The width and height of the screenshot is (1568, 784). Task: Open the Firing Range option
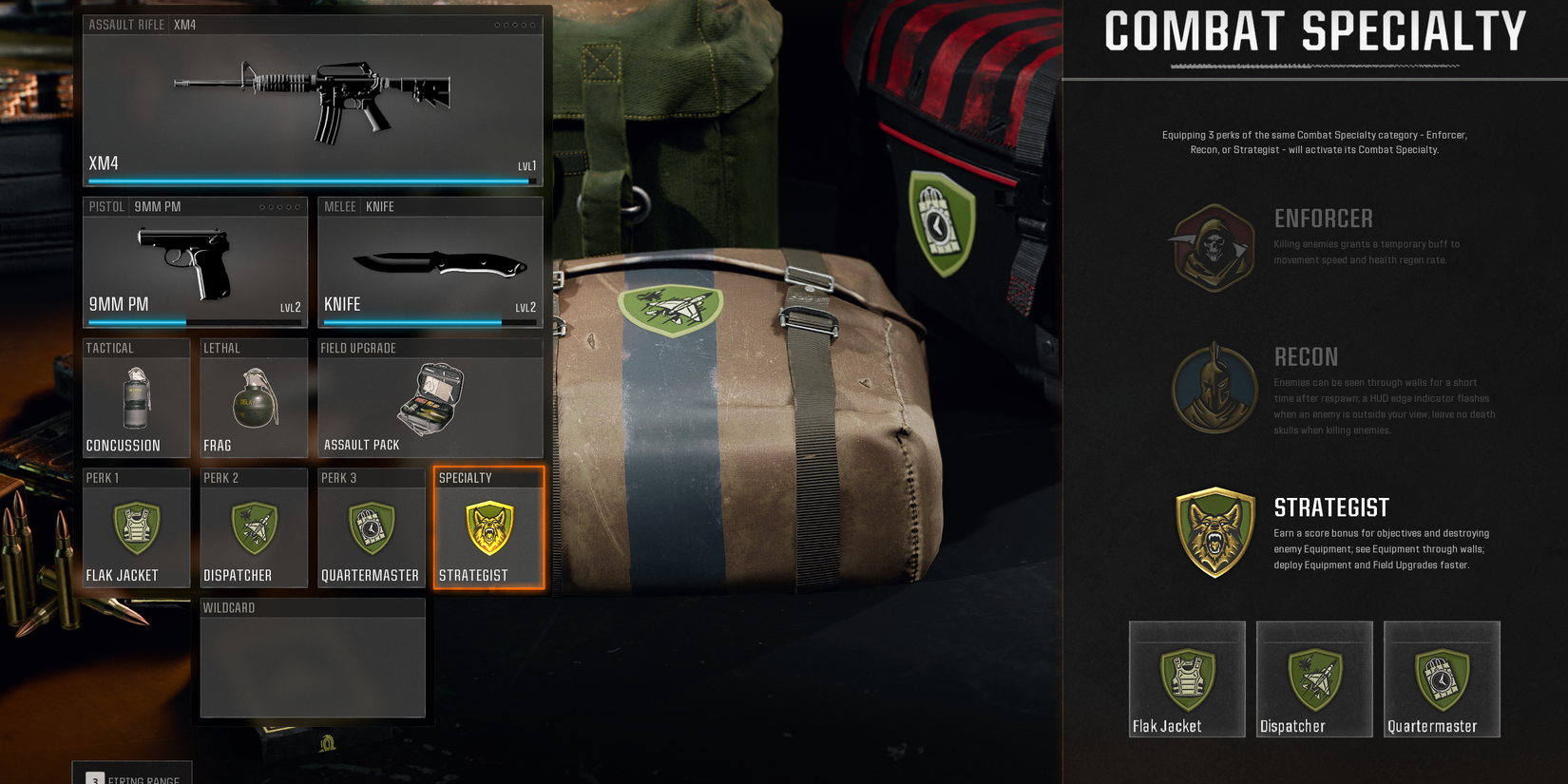click(x=133, y=776)
